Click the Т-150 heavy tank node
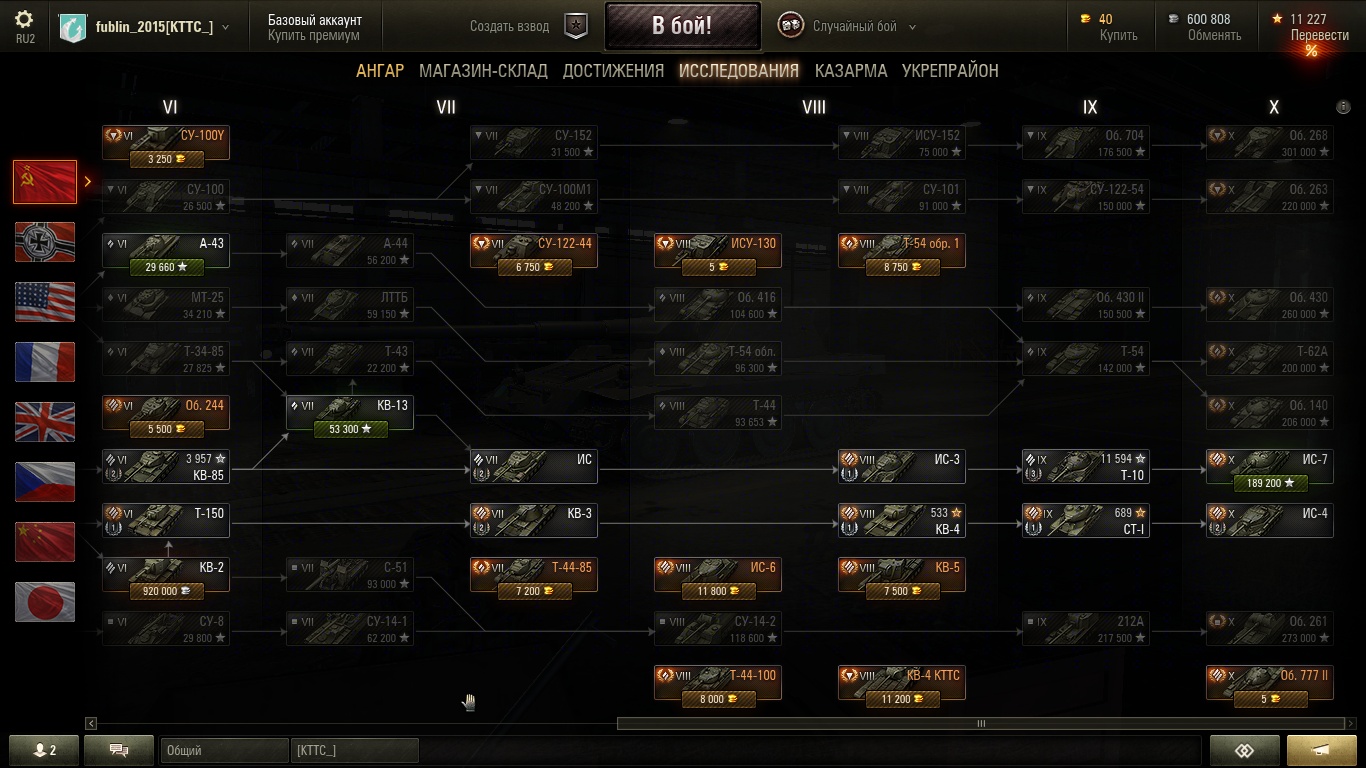Viewport: 1366px width, 768px height. [166, 521]
